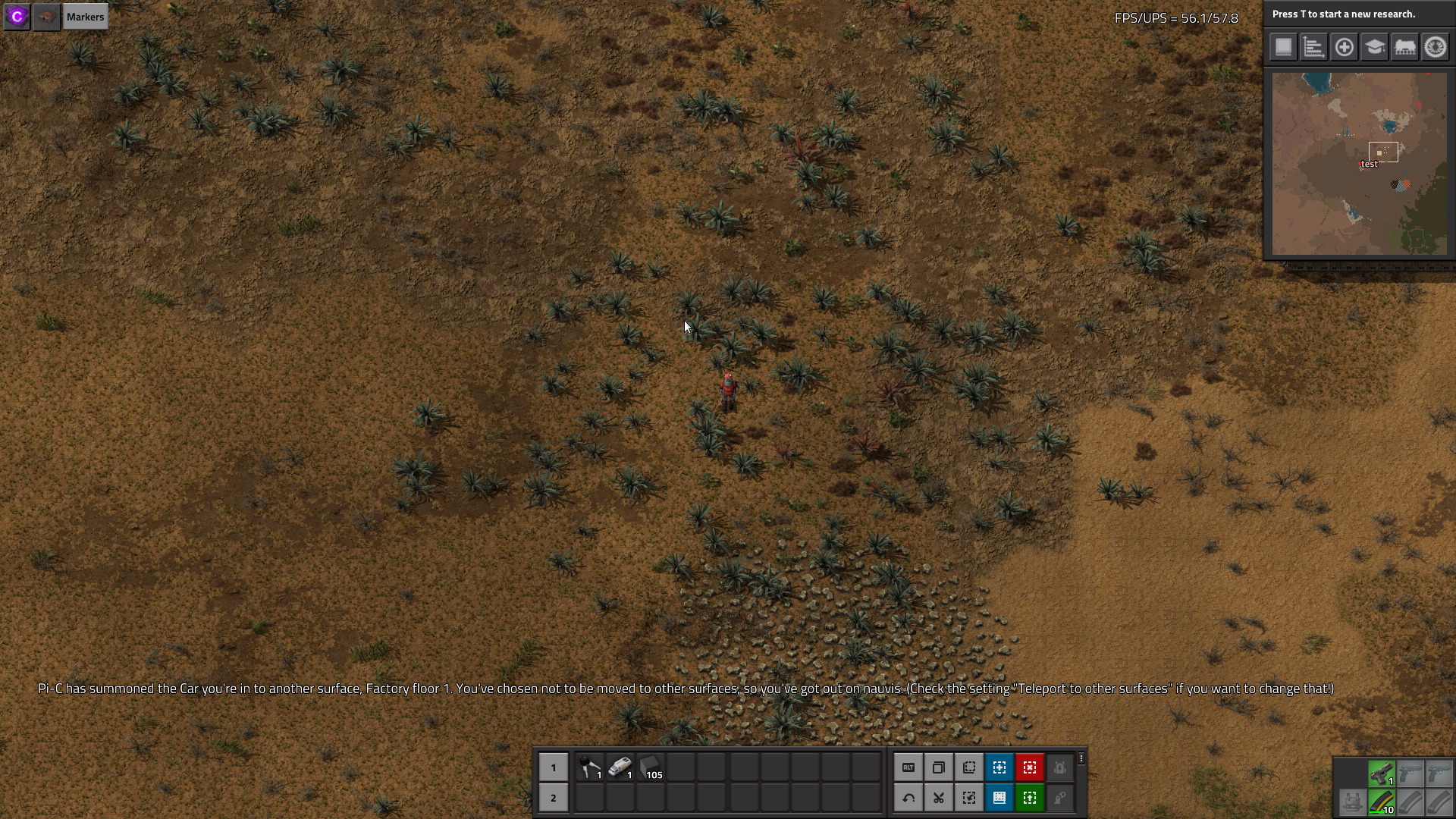Activate the undo arrow shortcut
The height and width of the screenshot is (819, 1456).
(x=908, y=798)
